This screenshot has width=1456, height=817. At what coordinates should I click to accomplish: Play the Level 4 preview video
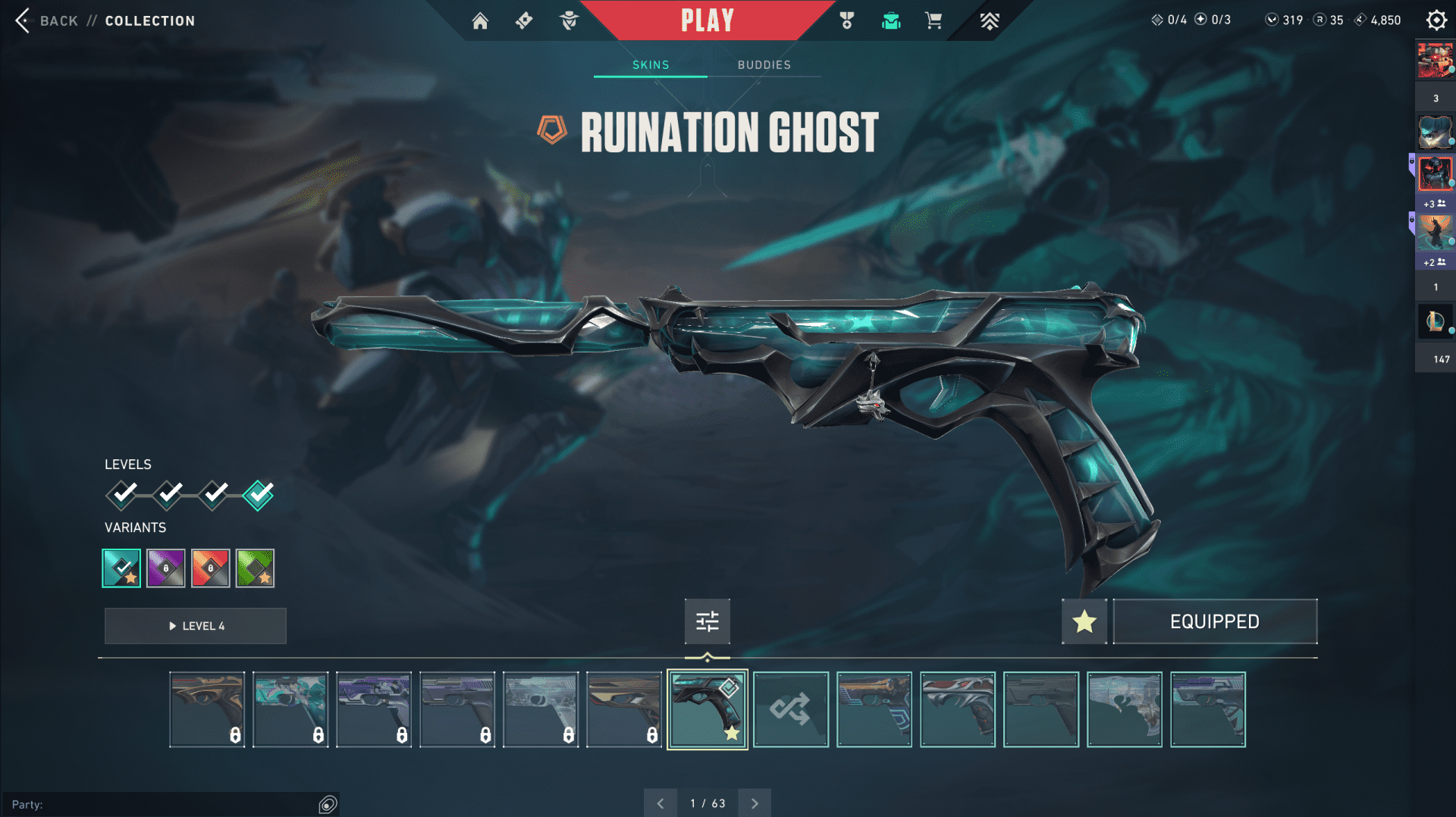196,626
